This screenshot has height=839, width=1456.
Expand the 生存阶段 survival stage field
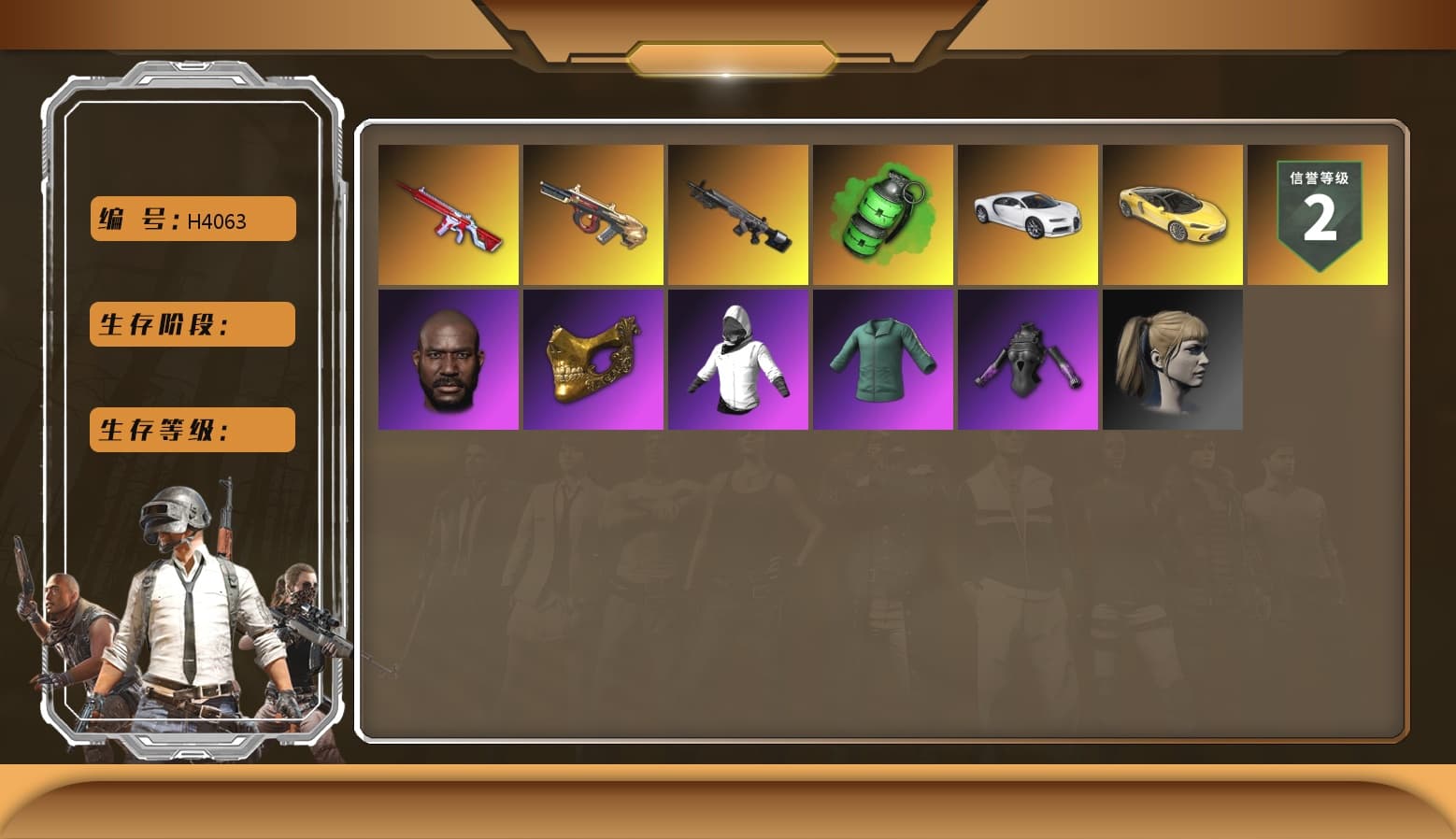[191, 324]
